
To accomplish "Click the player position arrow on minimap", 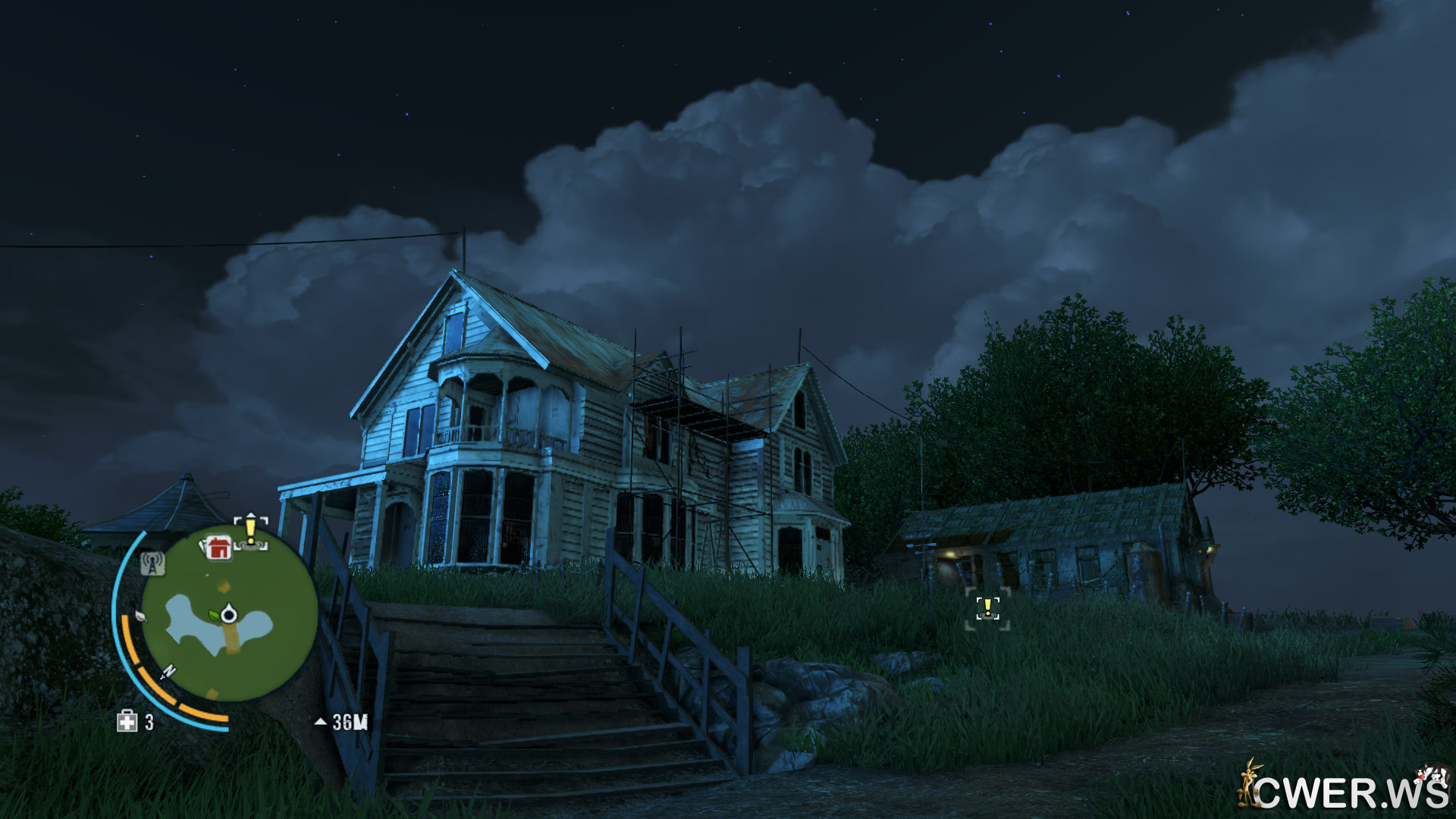I will pos(229,614).
